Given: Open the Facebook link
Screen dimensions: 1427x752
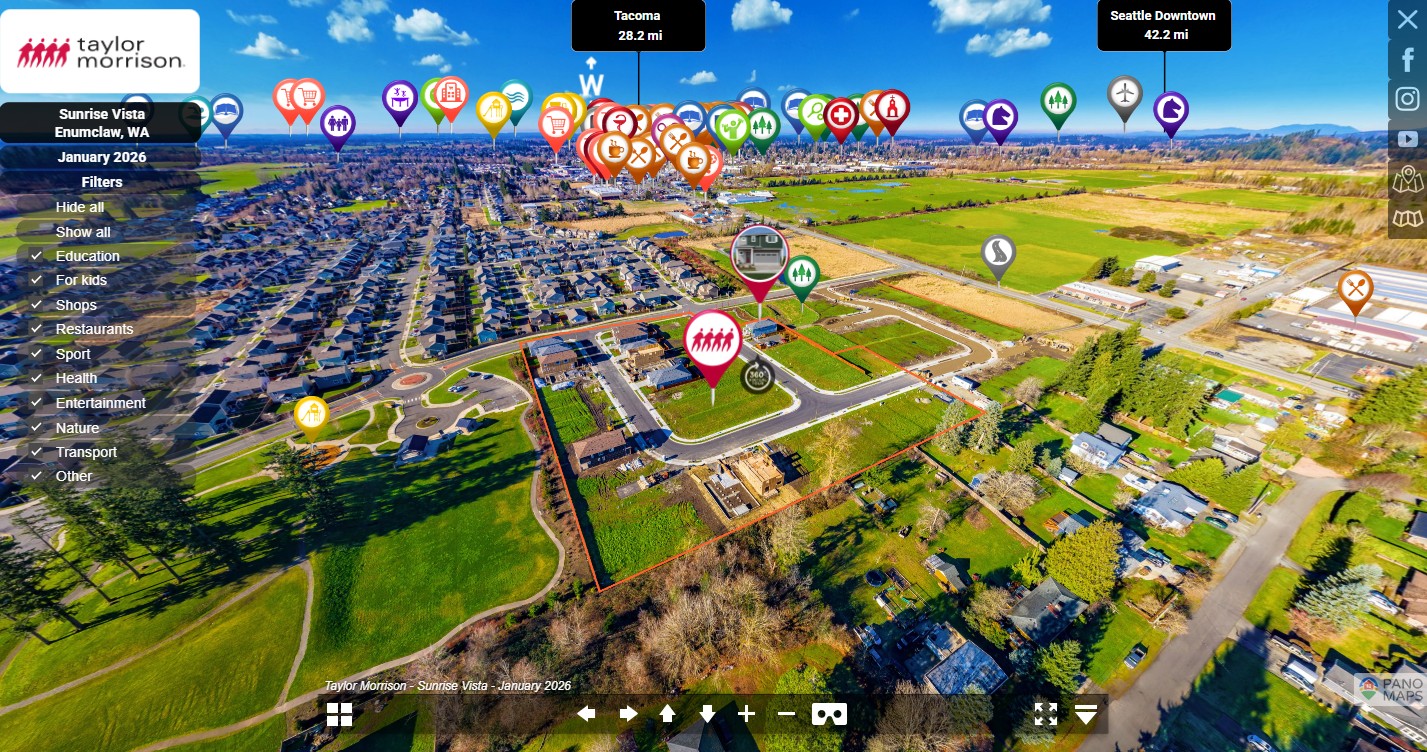Looking at the screenshot, I should point(1407,59).
